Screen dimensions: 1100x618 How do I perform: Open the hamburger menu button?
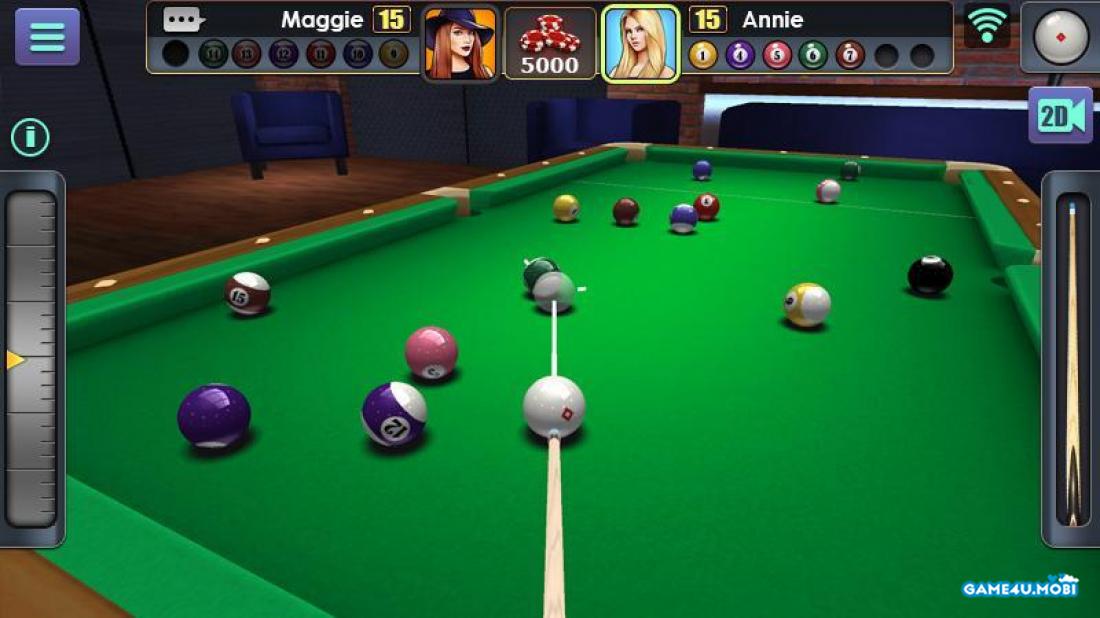click(47, 36)
